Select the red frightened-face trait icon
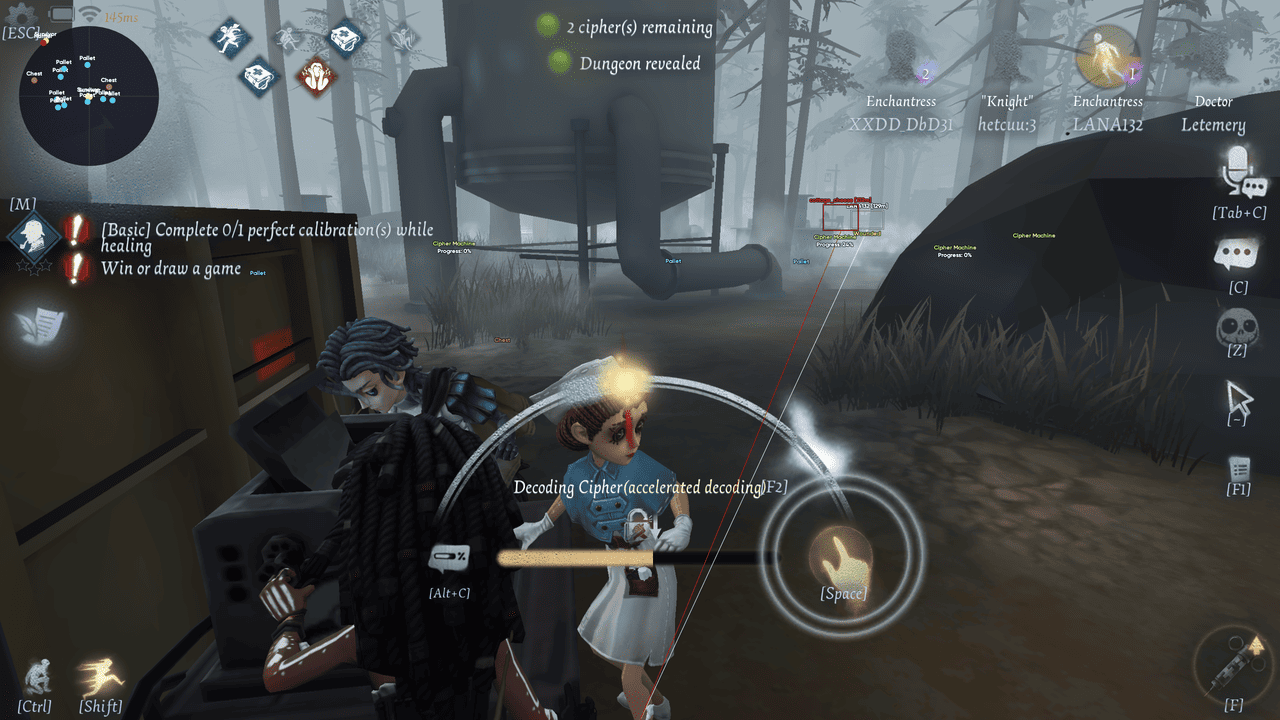This screenshot has height=720, width=1280. pyautogui.click(x=317, y=74)
